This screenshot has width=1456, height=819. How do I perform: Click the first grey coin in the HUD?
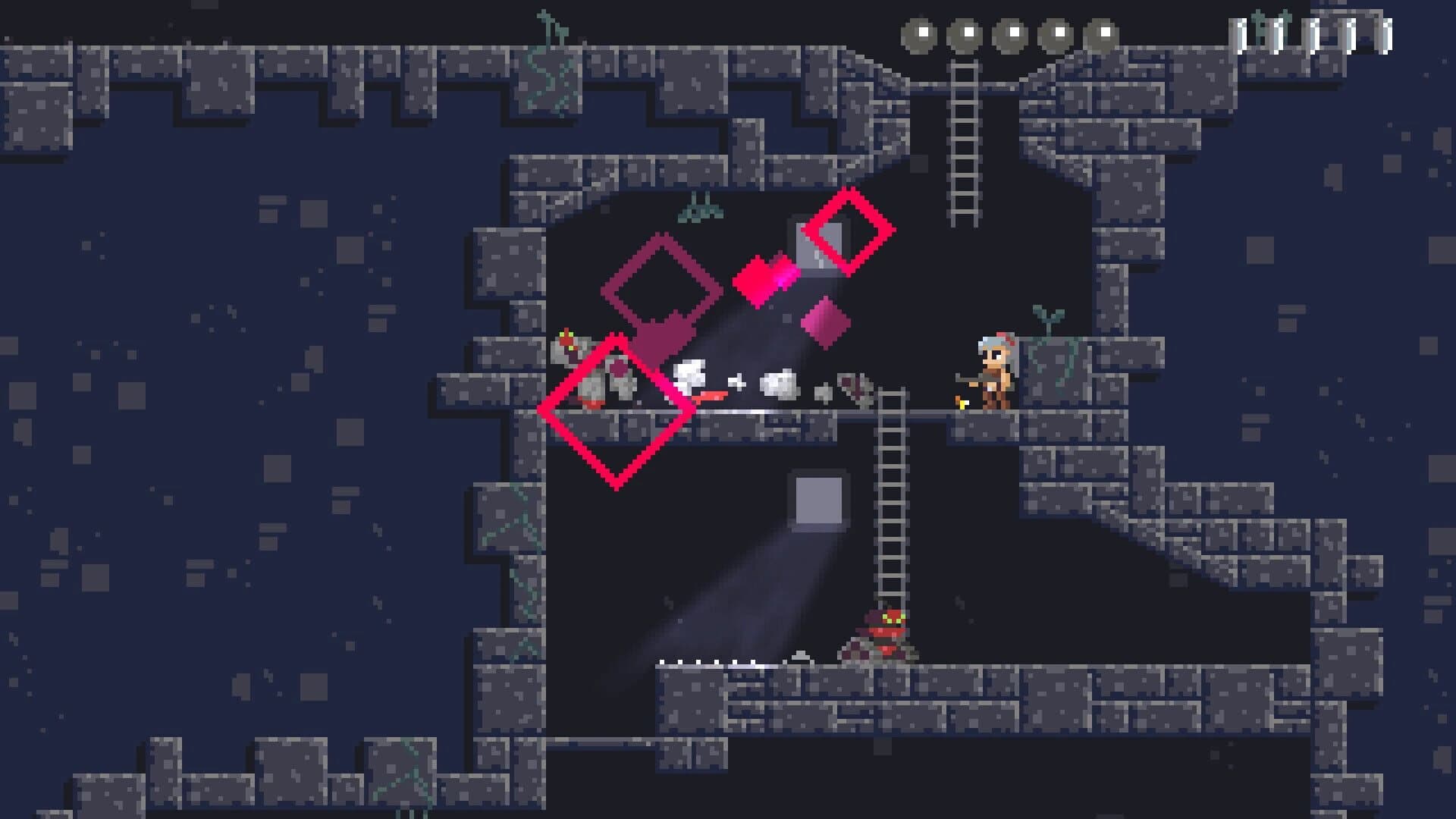(924, 32)
